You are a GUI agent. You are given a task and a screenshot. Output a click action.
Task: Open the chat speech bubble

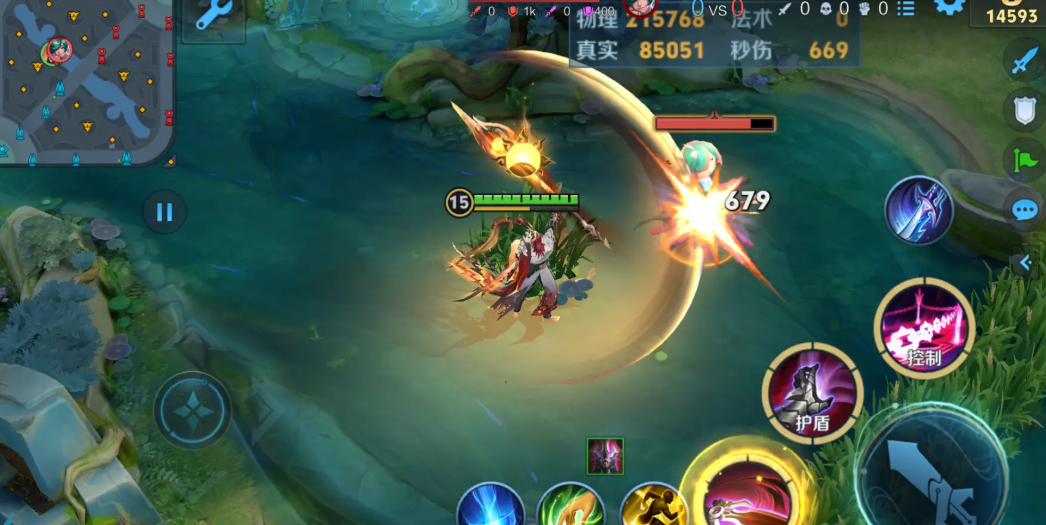point(1024,210)
